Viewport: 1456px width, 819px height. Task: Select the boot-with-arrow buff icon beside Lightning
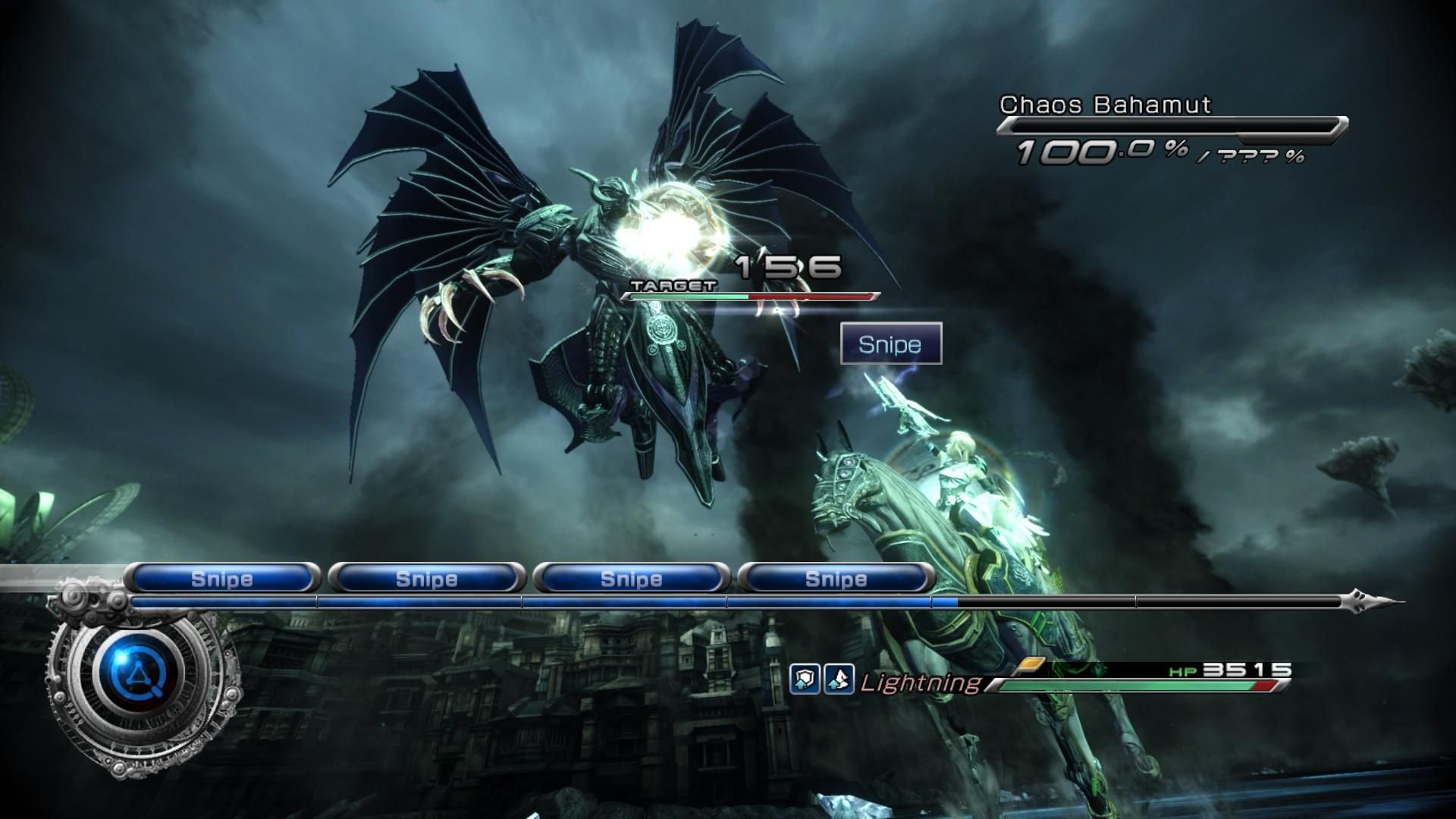pyautogui.click(x=839, y=679)
